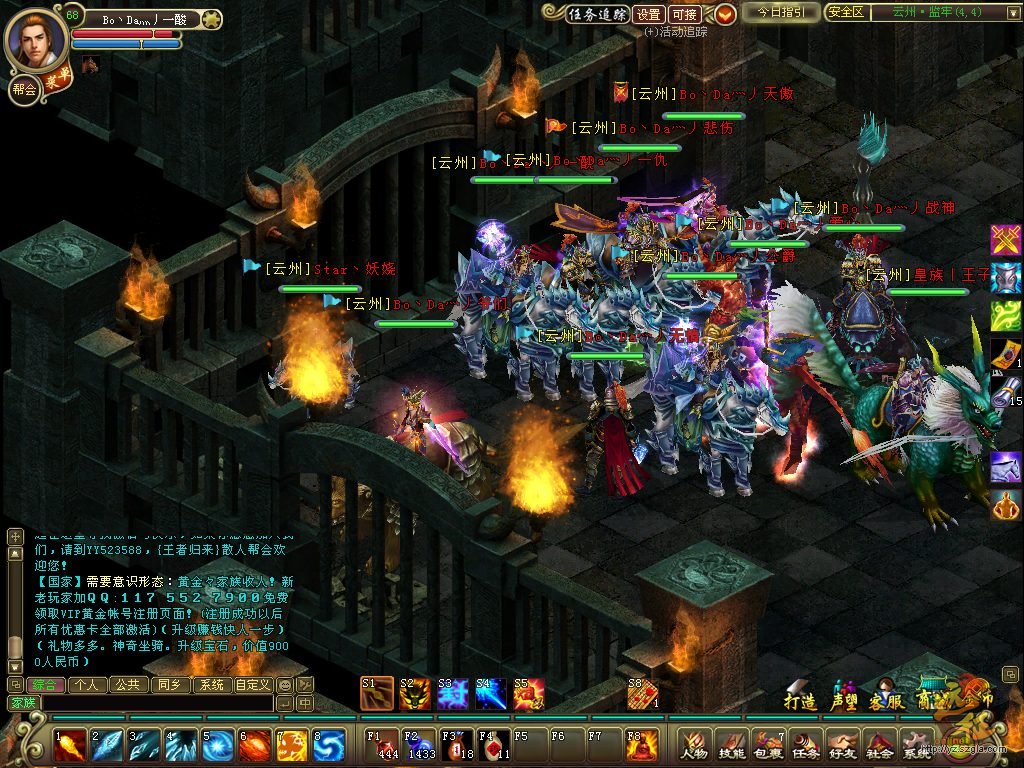This screenshot has width=1024, height=768.
Task: Click the player portrait avatar
Action: point(35,38)
